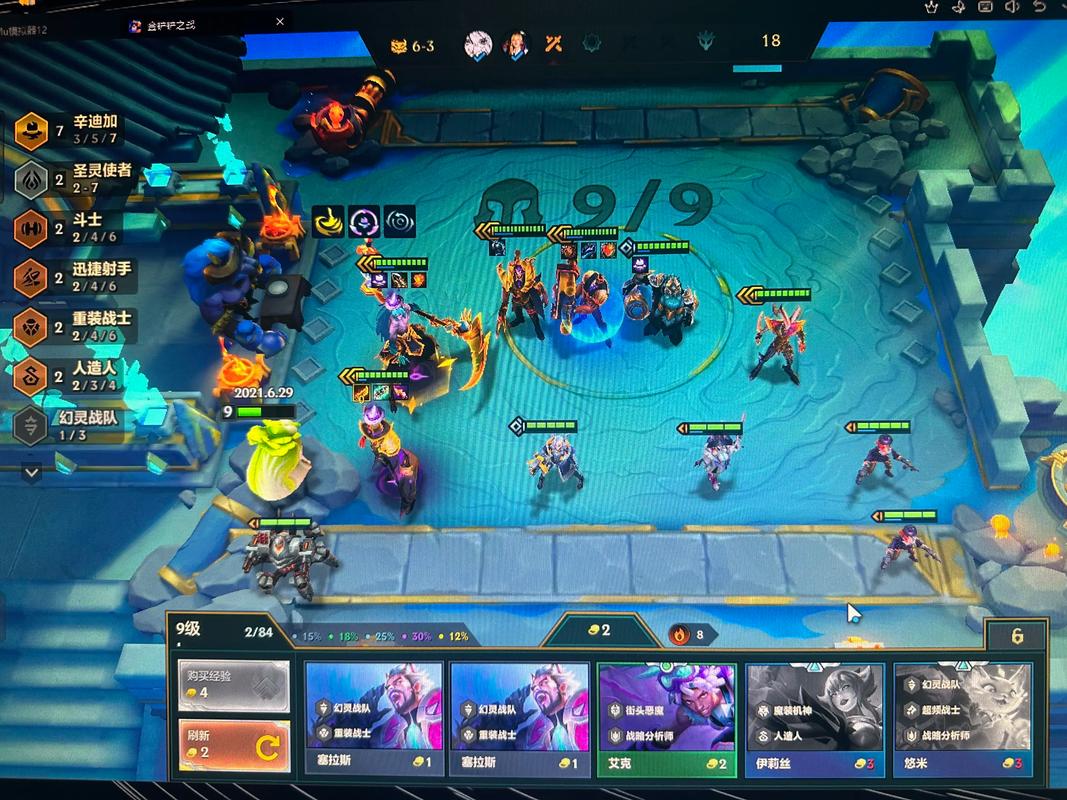Check the 重装战士 trait

click(75, 326)
